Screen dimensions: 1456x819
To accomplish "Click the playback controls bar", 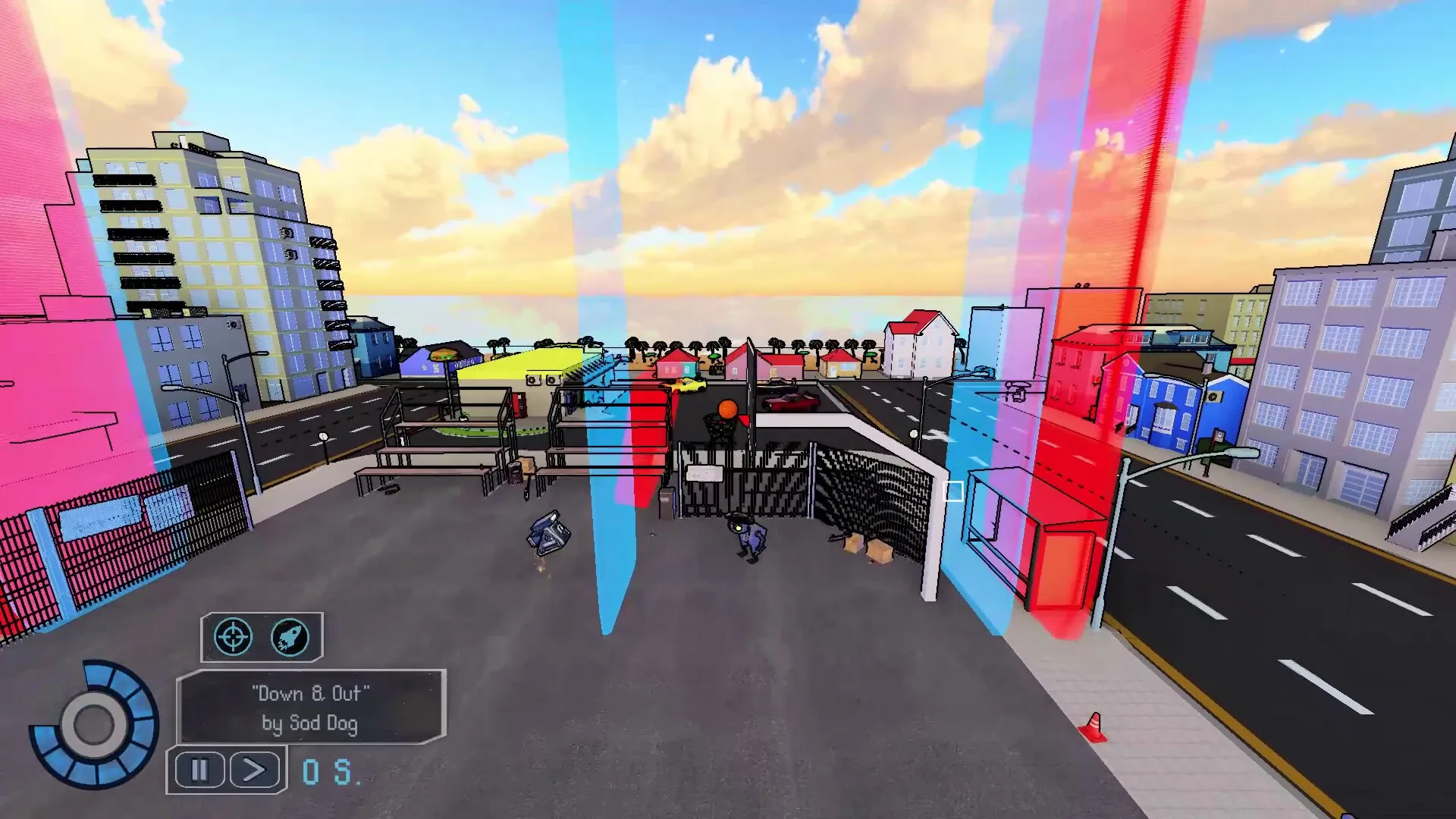I will coord(226,770).
